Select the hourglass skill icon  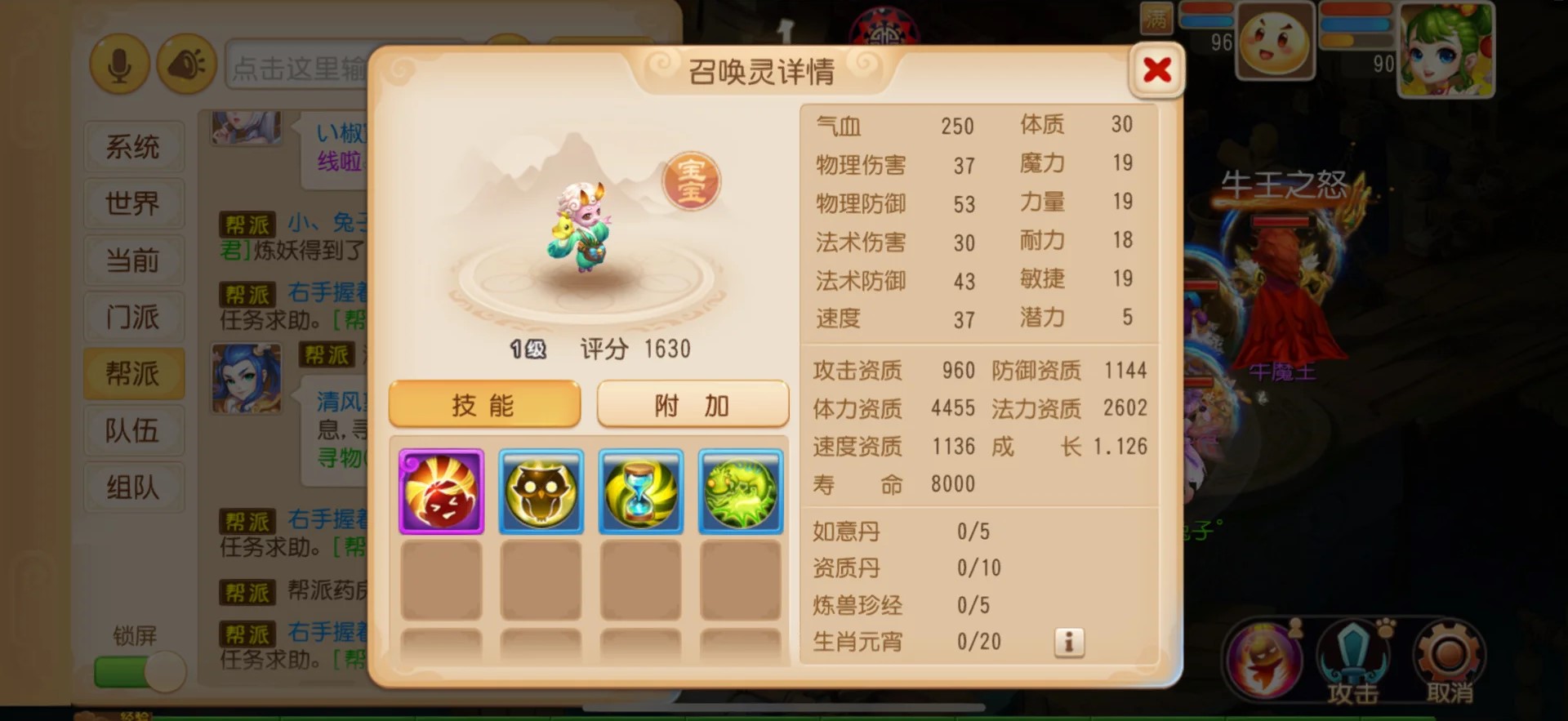coord(640,491)
